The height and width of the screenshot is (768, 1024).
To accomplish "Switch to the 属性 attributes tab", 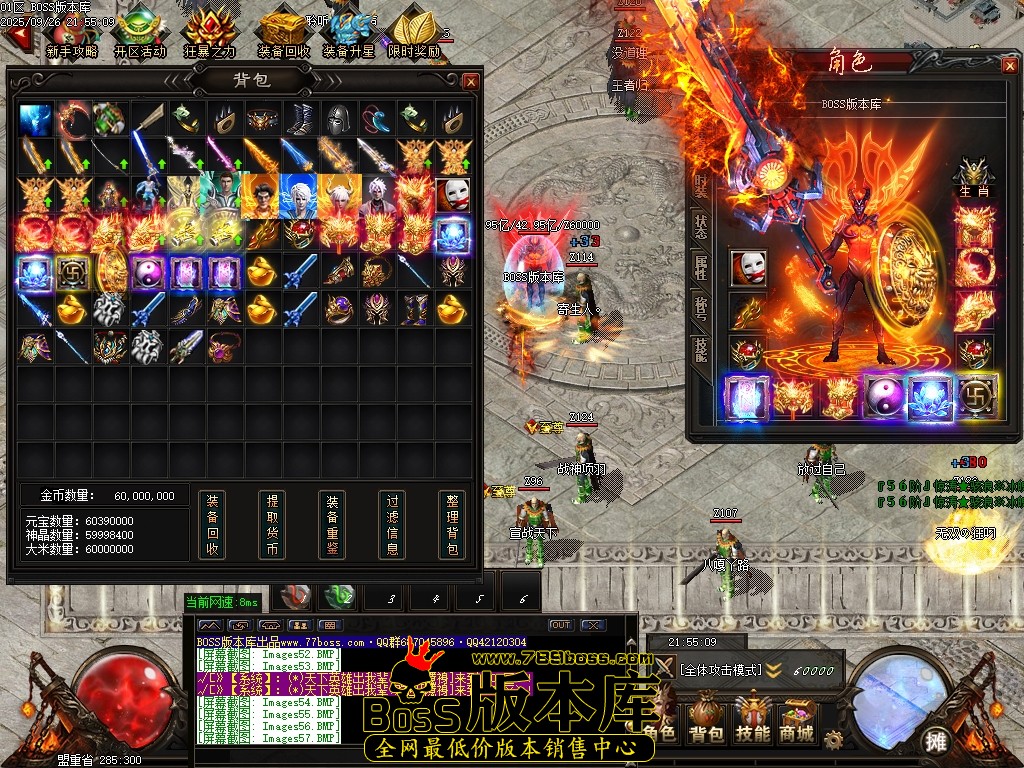I will pos(701,266).
